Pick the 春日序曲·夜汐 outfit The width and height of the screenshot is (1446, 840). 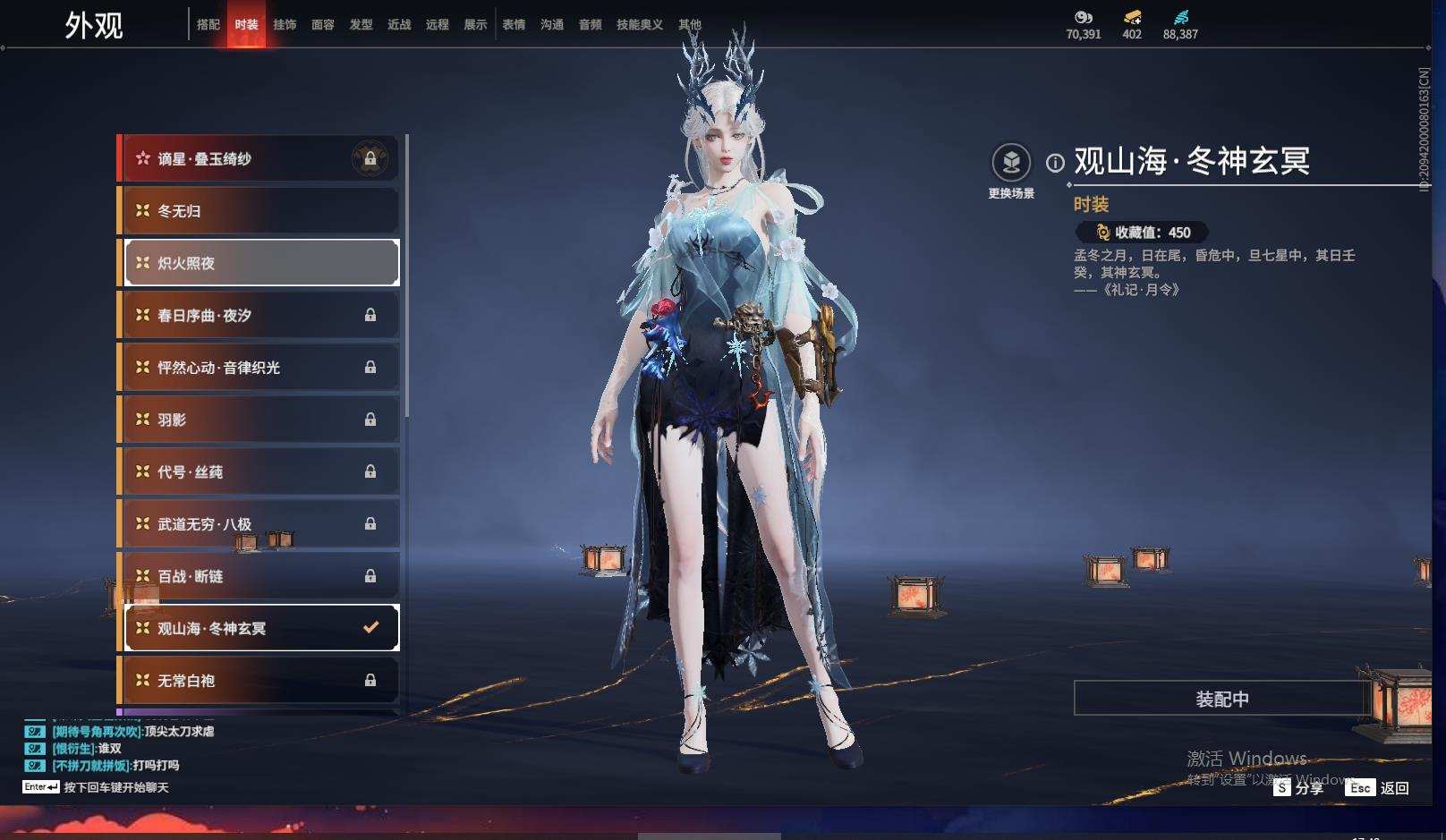(259, 315)
